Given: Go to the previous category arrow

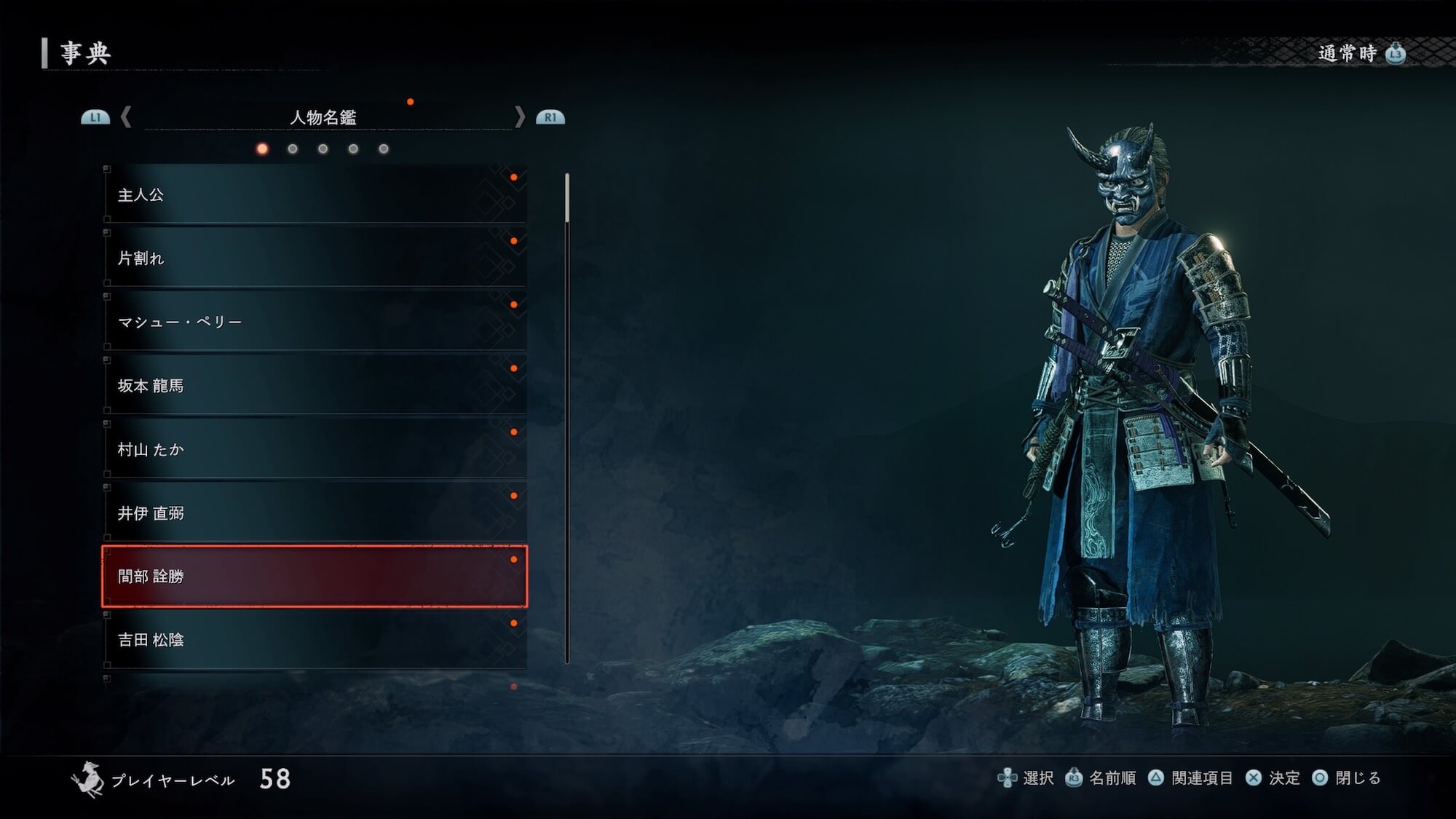Looking at the screenshot, I should pos(126,117).
